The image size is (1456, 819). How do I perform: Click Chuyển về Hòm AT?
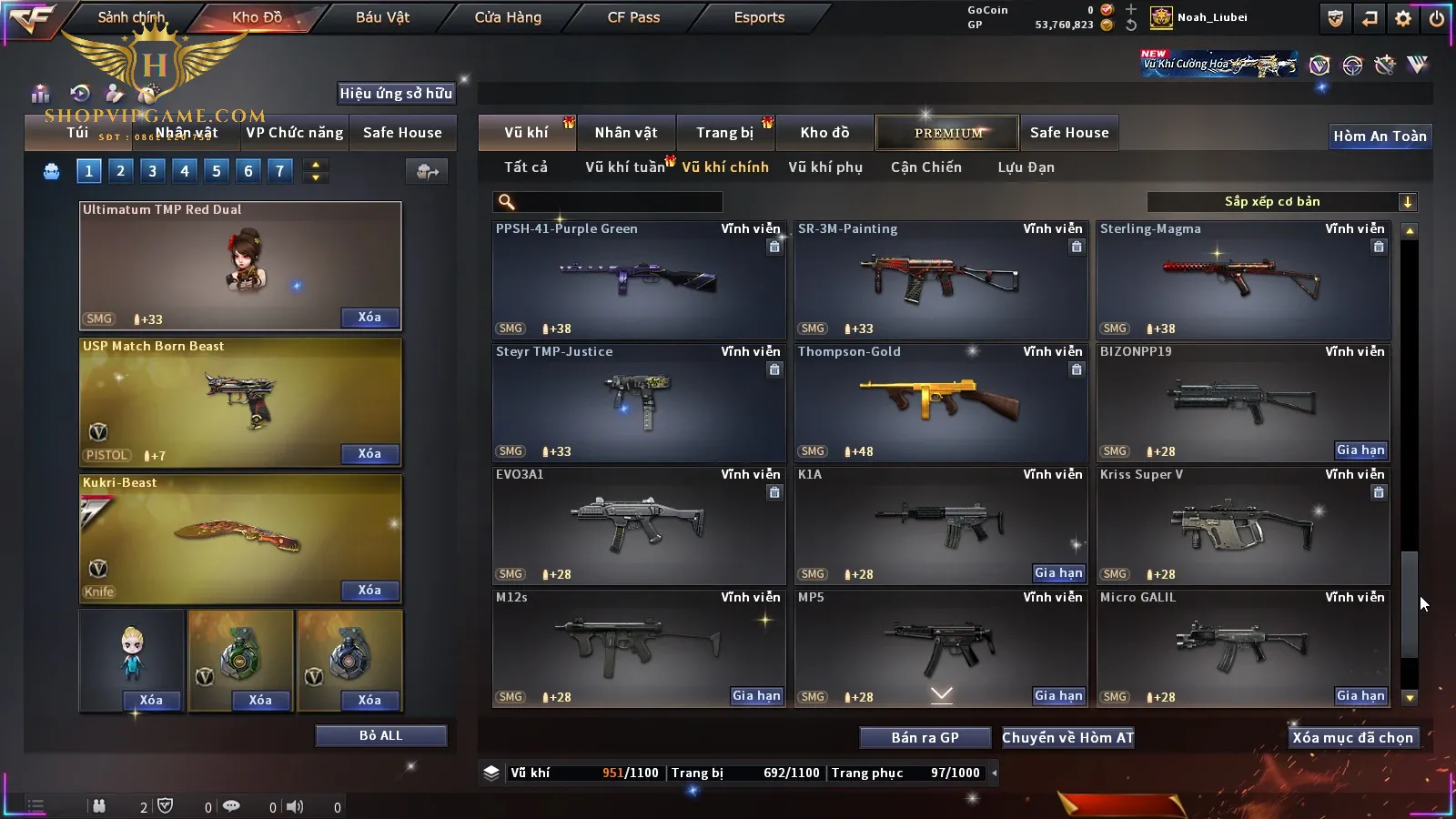(1067, 738)
